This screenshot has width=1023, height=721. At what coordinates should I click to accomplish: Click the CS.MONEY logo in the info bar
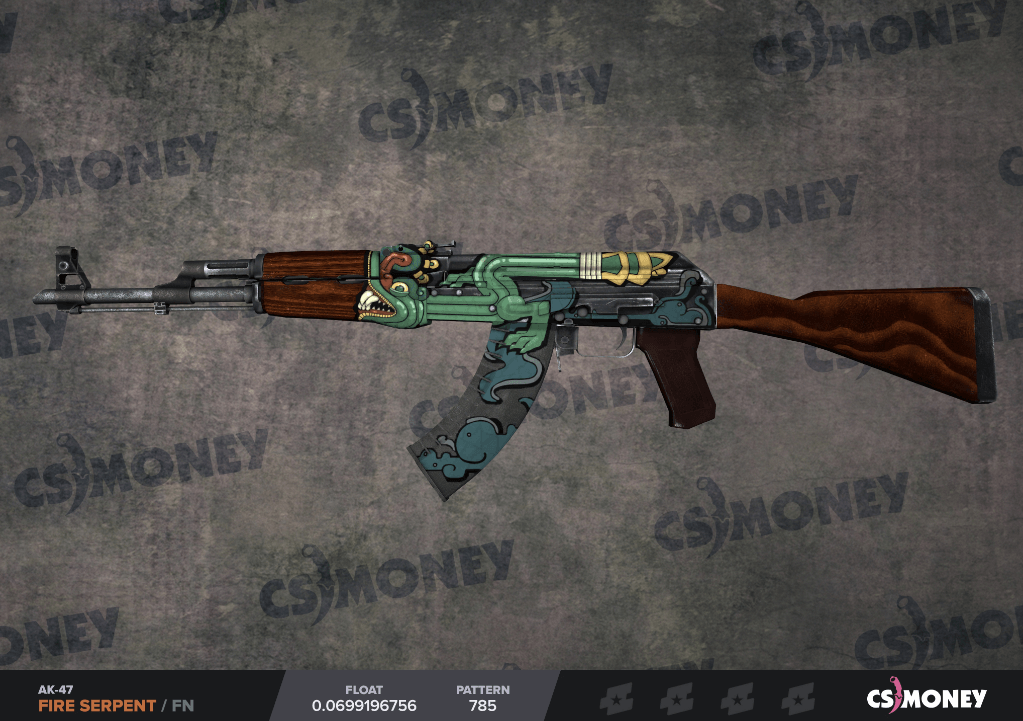[925, 697]
